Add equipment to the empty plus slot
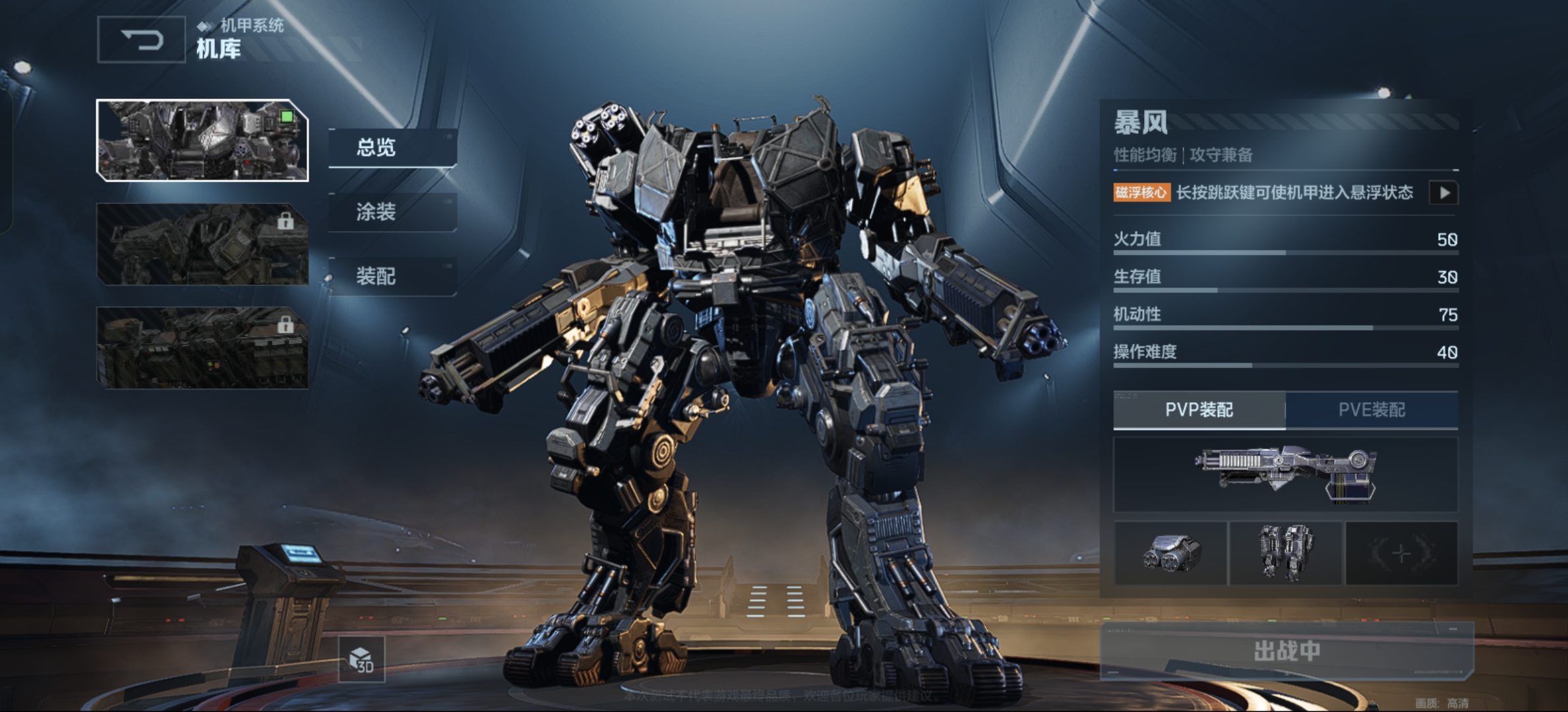The height and width of the screenshot is (712, 1568). click(x=1401, y=553)
